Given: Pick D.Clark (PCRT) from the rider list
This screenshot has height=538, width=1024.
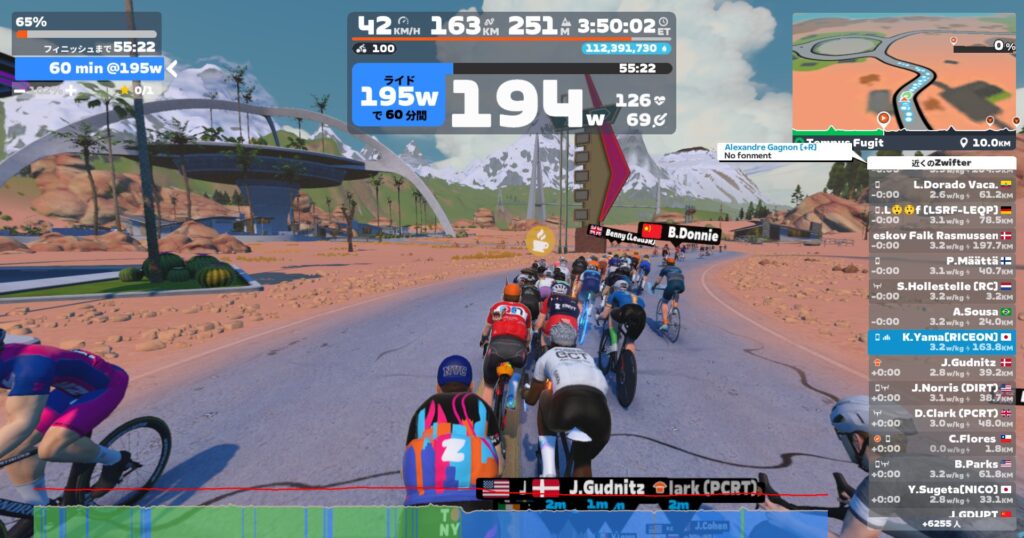Looking at the screenshot, I should click(941, 418).
